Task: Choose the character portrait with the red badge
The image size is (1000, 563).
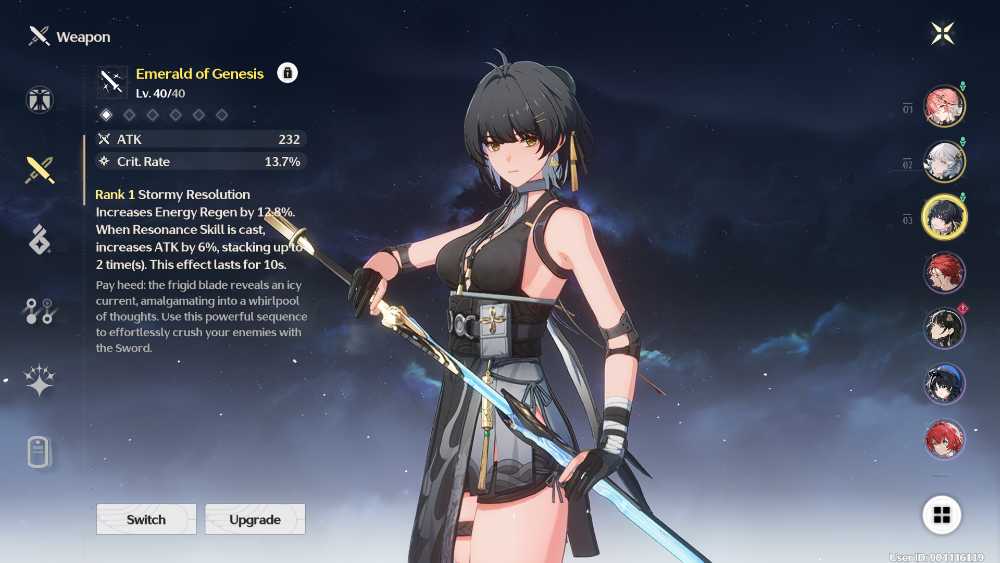Action: pyautogui.click(x=943, y=328)
